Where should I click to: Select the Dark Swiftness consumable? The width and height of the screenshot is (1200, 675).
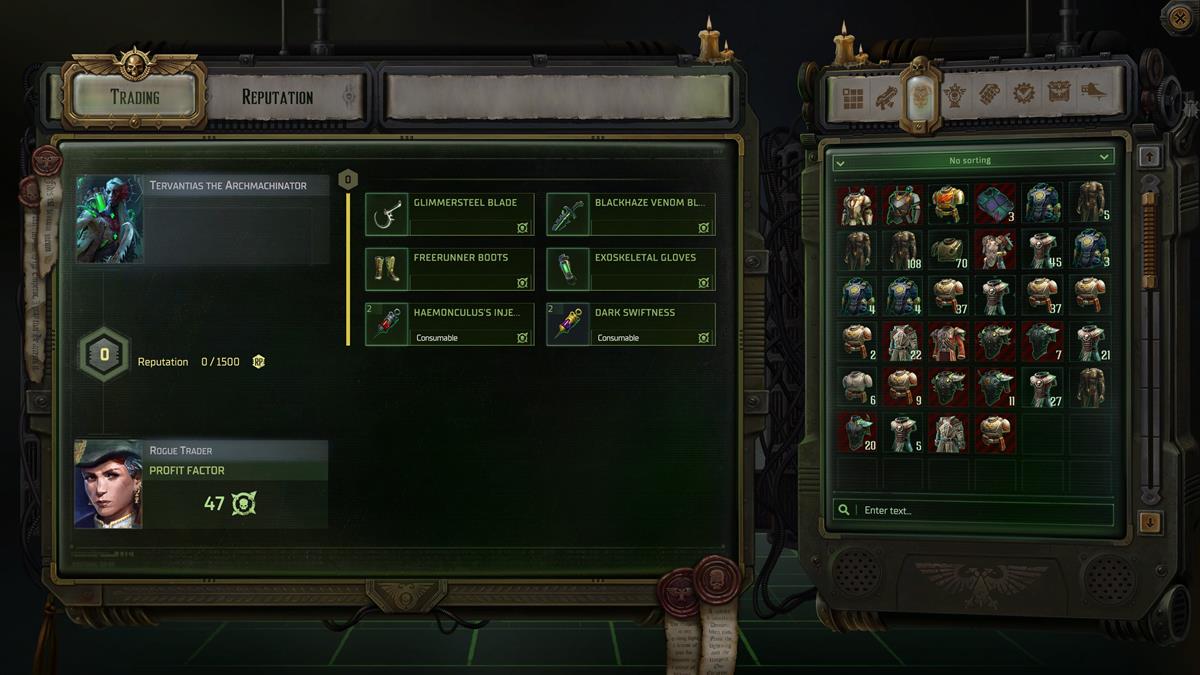coord(631,324)
